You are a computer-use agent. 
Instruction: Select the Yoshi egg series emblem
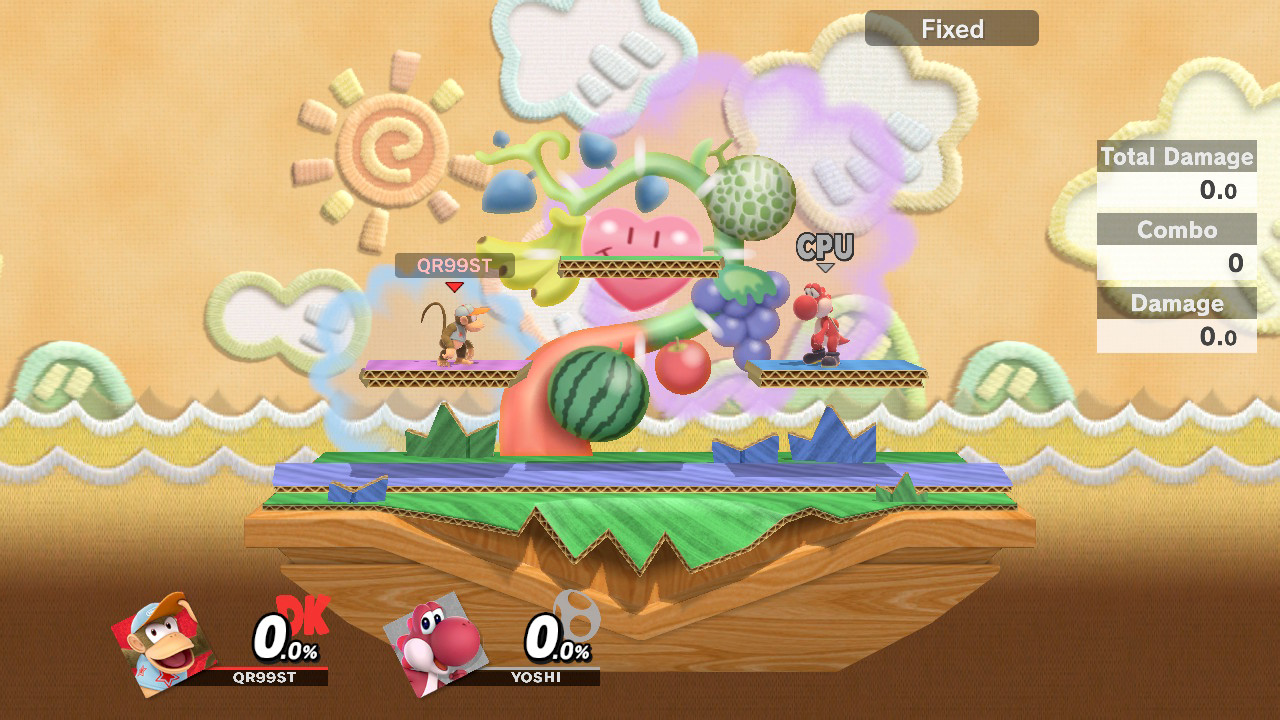coord(576,614)
